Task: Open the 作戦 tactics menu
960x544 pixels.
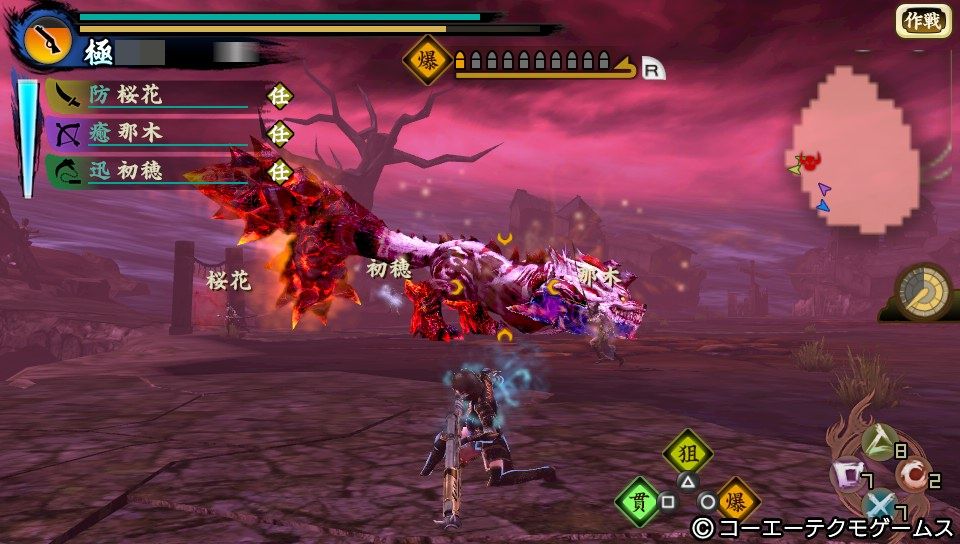Action: [x=922, y=21]
